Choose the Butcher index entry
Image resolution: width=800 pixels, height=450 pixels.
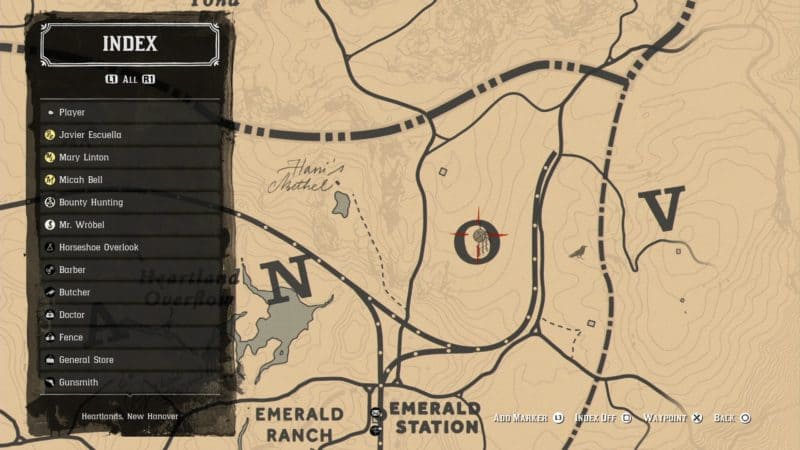130,292
